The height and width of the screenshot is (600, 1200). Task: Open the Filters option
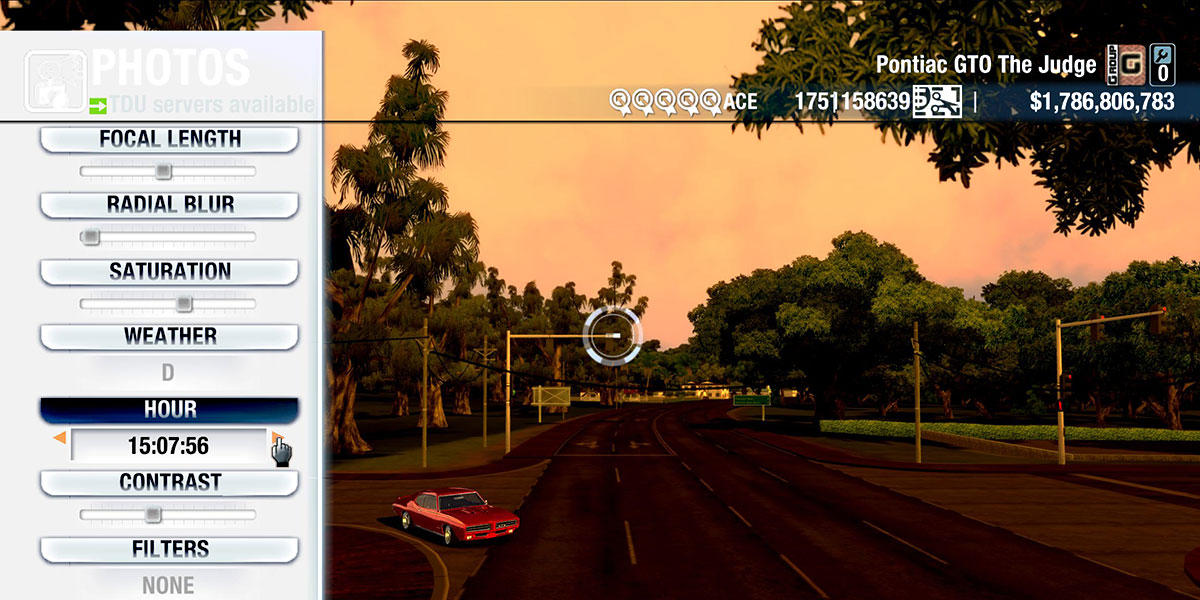[x=169, y=549]
